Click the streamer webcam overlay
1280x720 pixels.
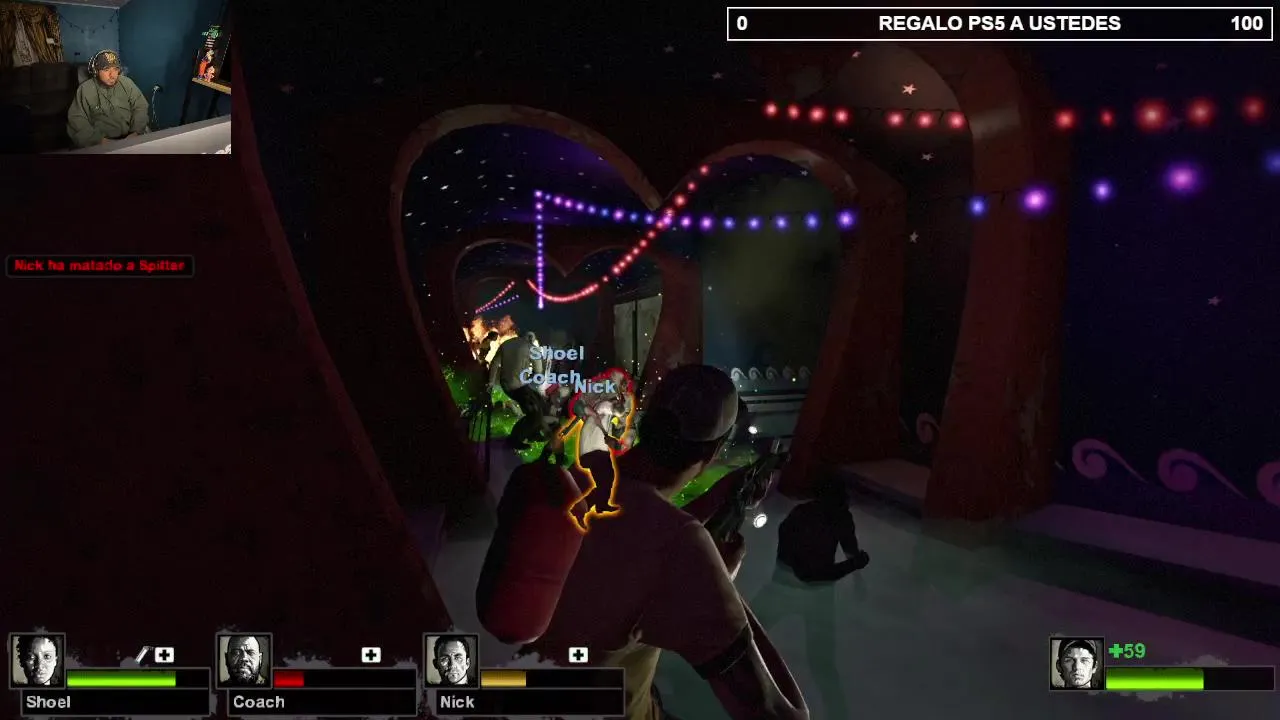[115, 77]
